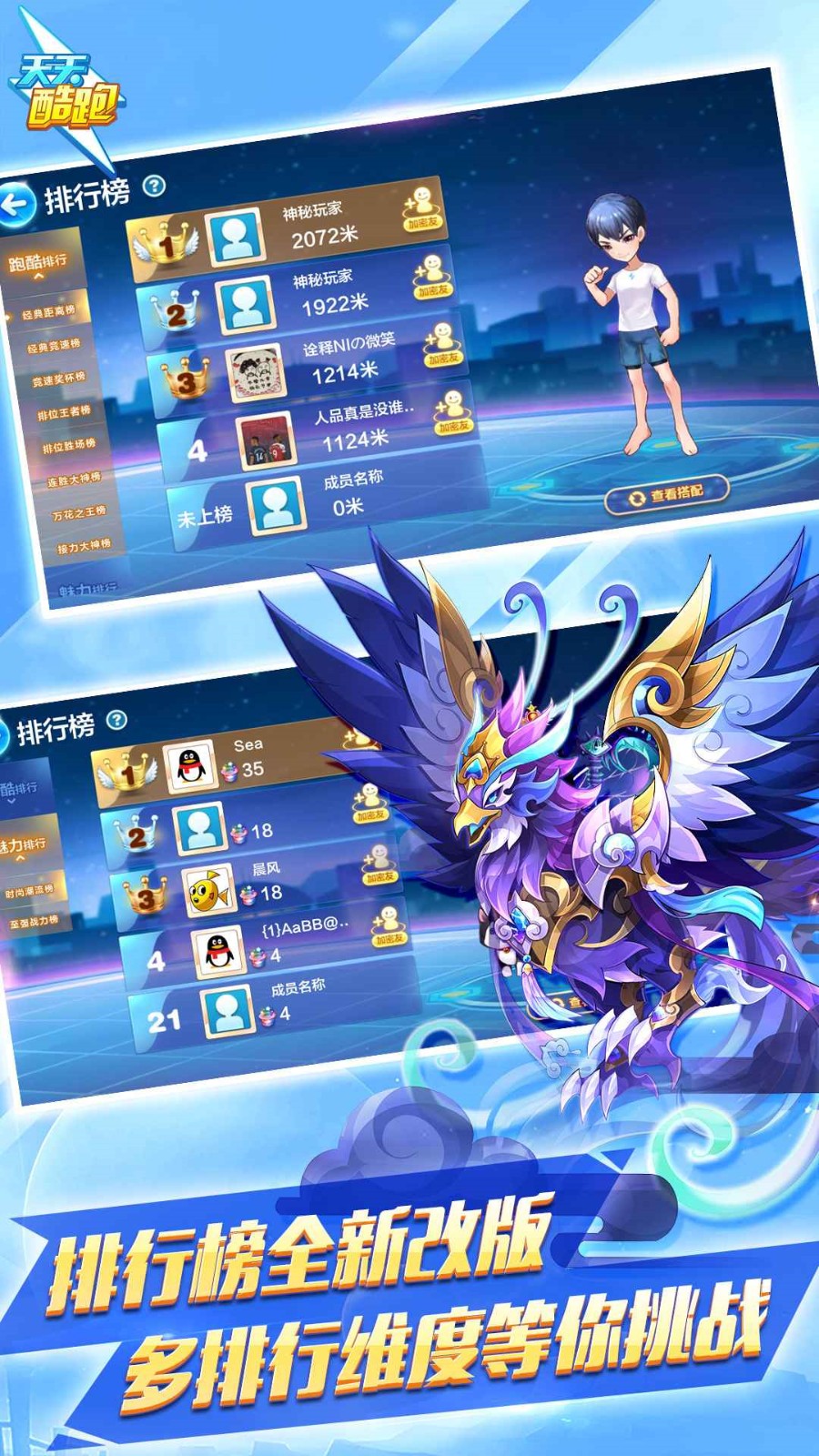Select the 经典距离榜 leaderboard tab
819x1456 pixels.
[x=49, y=312]
